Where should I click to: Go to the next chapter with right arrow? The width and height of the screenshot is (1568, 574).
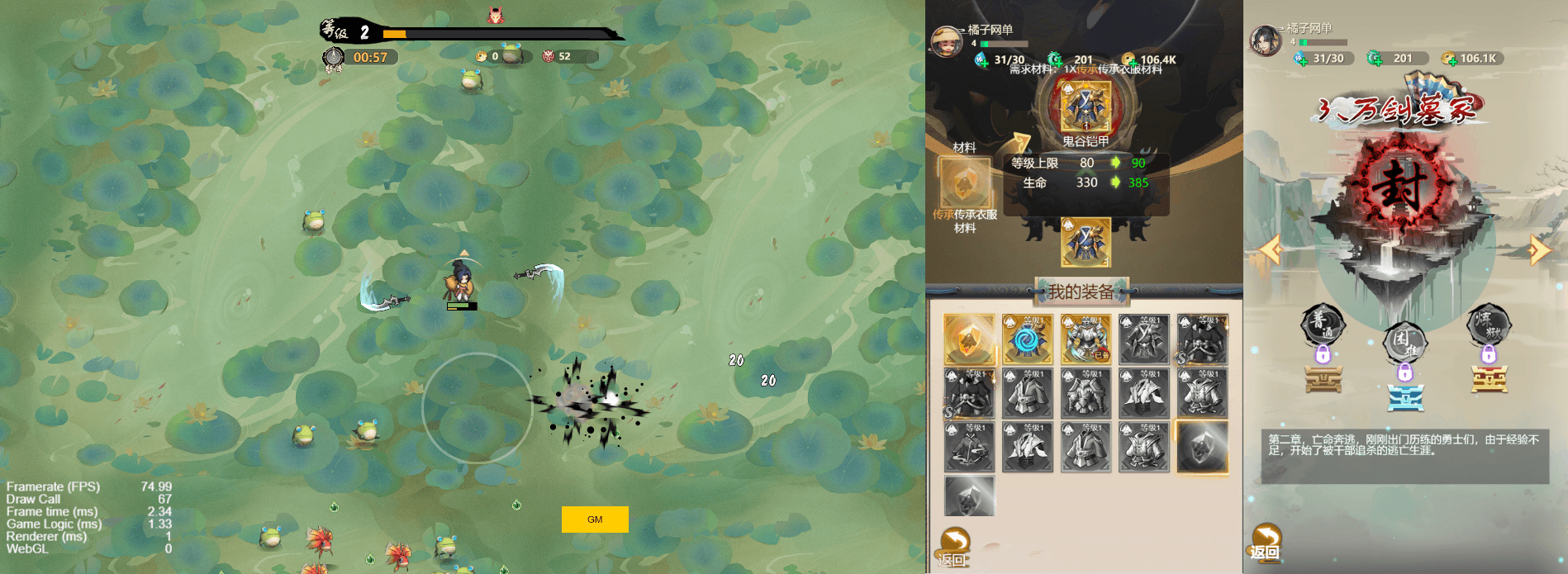[x=1539, y=249]
